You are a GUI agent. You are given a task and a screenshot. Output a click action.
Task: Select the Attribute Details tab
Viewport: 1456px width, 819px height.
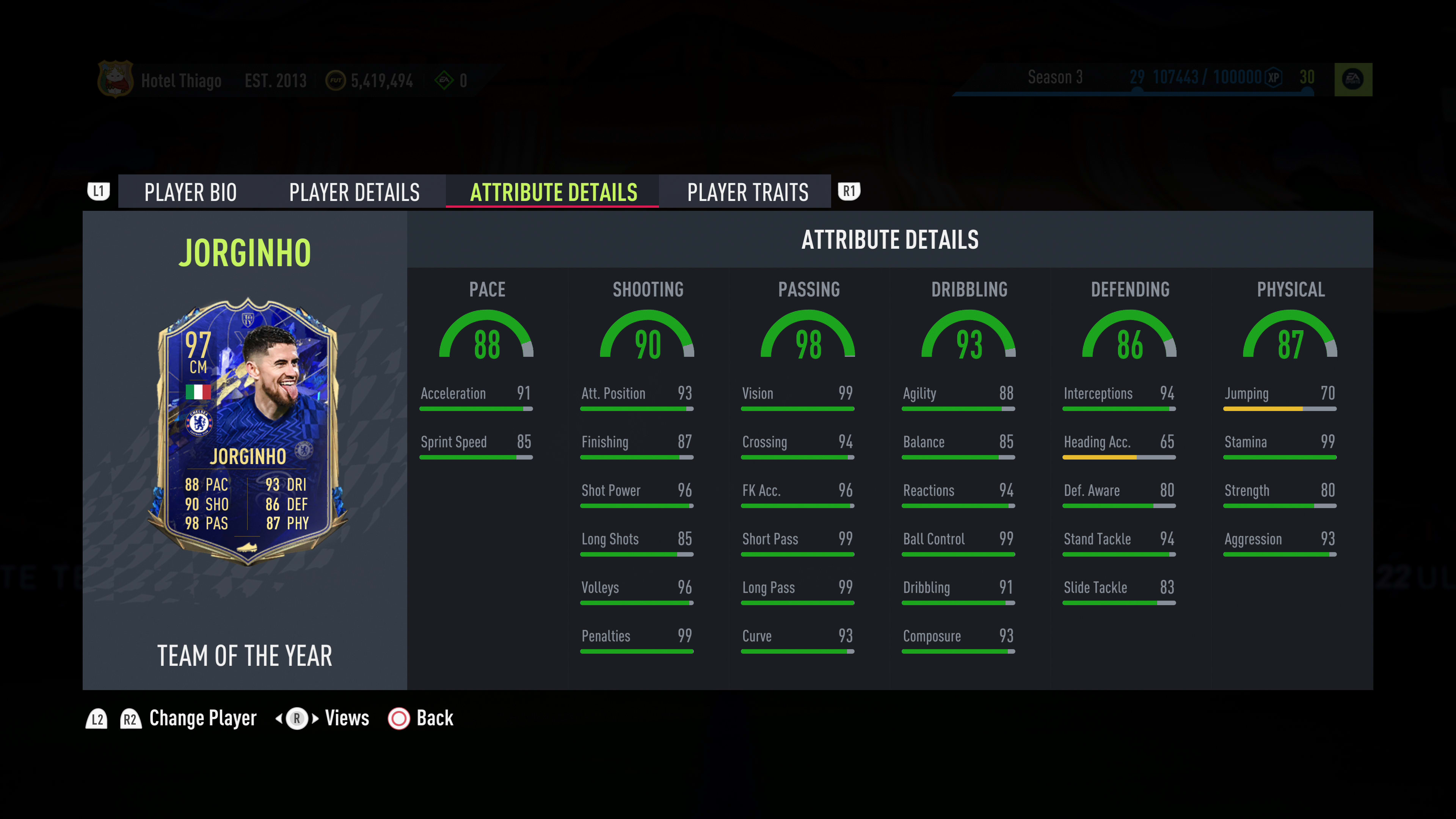tap(553, 192)
